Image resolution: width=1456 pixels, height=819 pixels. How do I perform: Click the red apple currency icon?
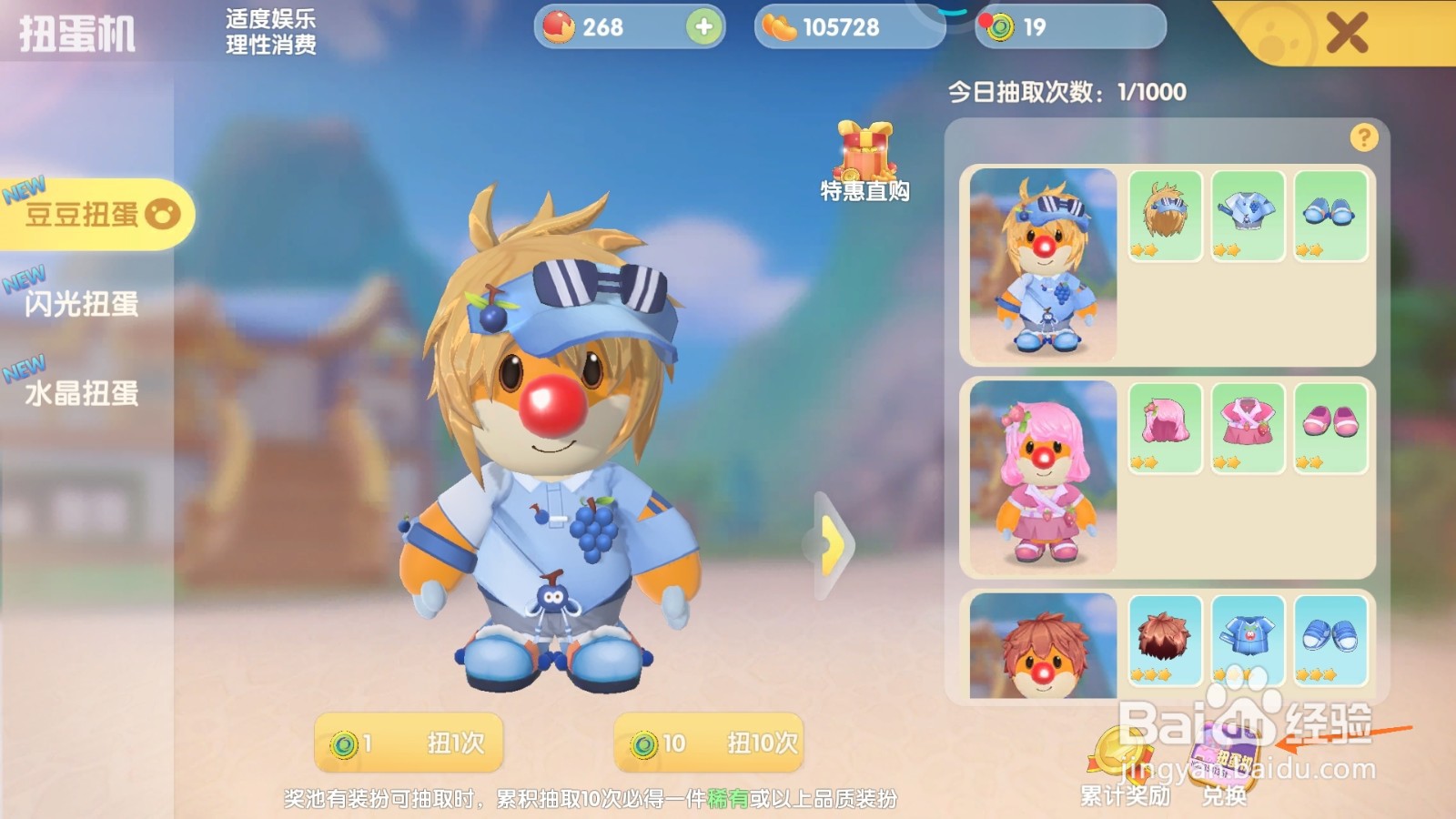coord(559,28)
